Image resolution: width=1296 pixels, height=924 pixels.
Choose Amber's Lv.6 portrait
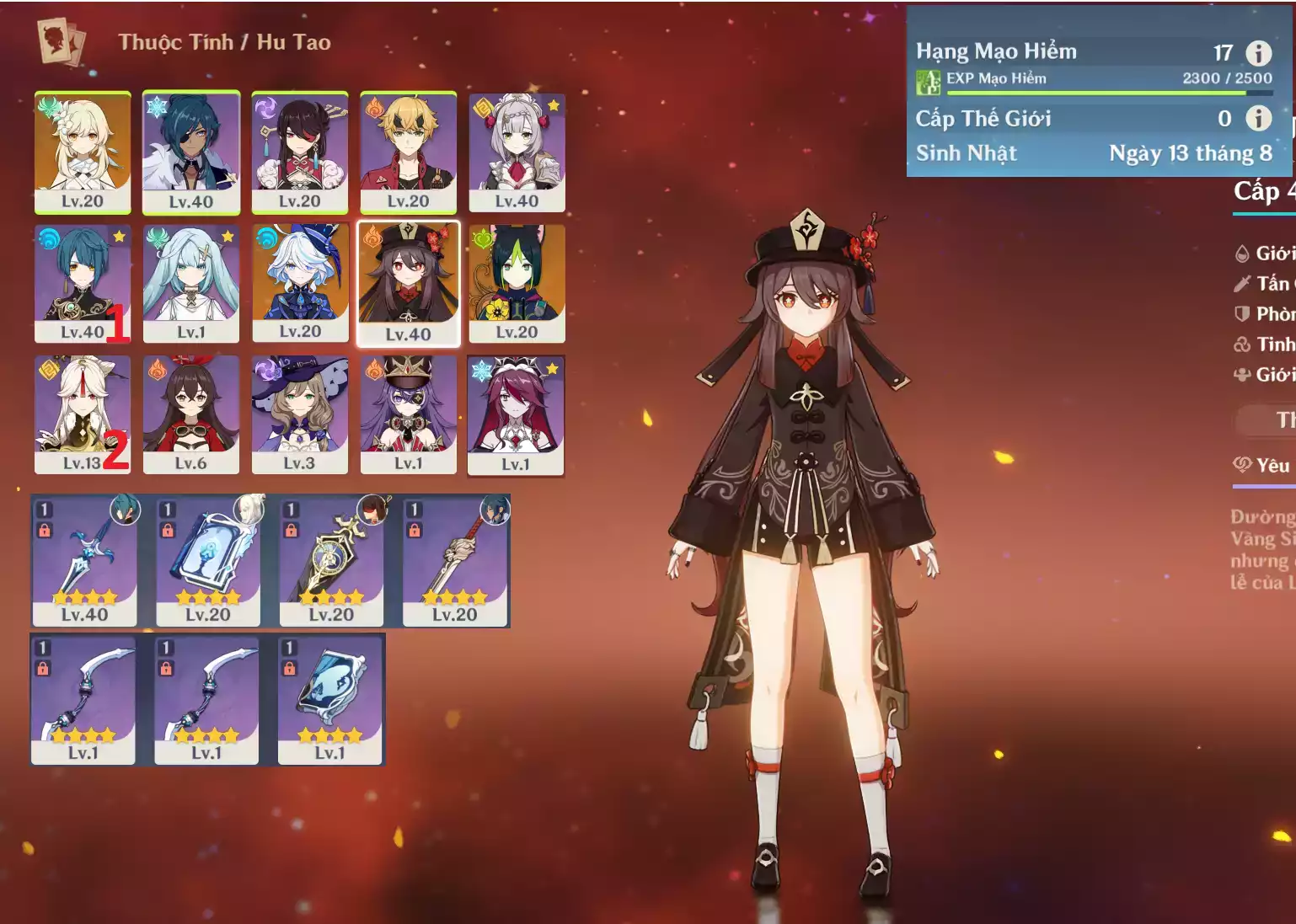click(x=191, y=414)
